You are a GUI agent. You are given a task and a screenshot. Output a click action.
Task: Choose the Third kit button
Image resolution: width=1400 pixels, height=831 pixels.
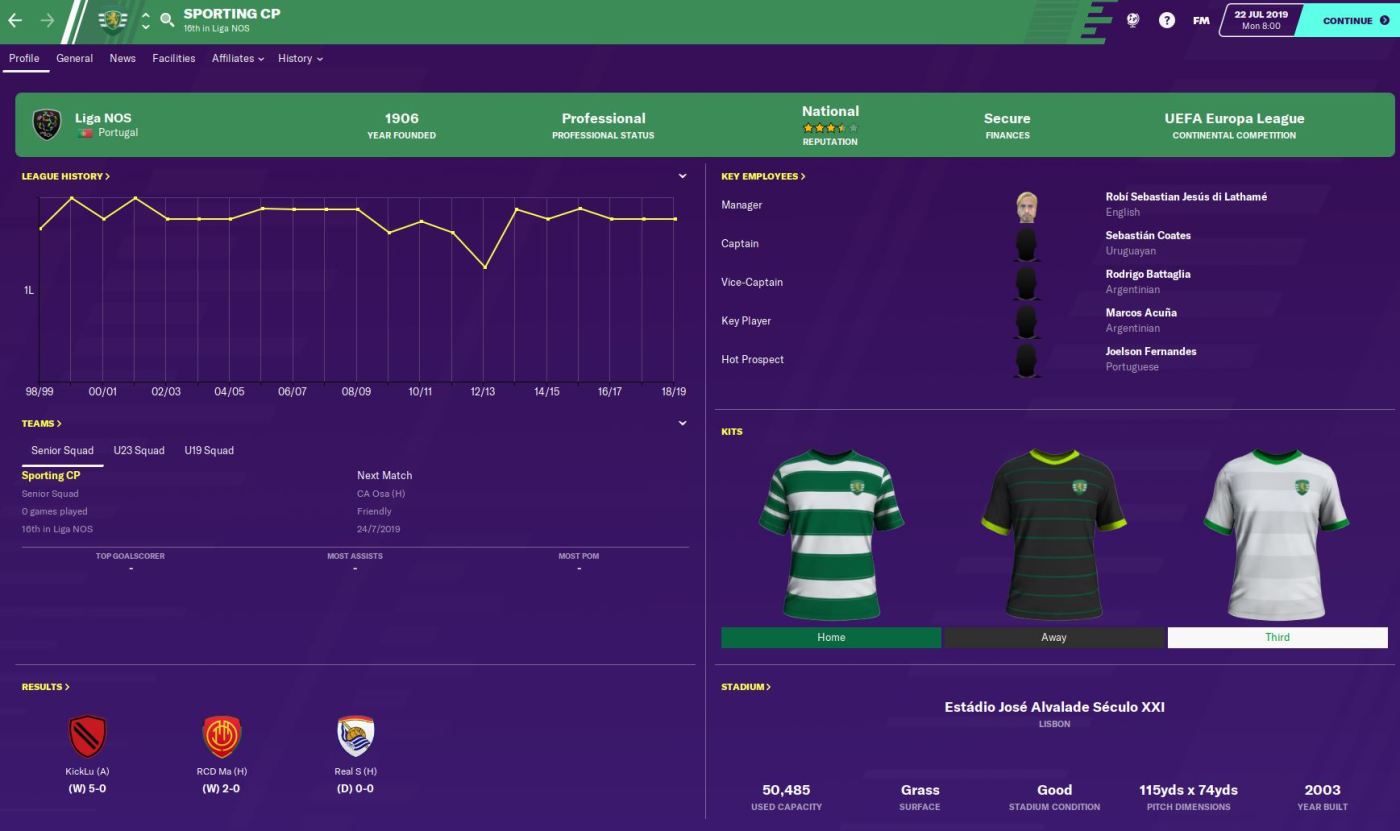pos(1277,637)
